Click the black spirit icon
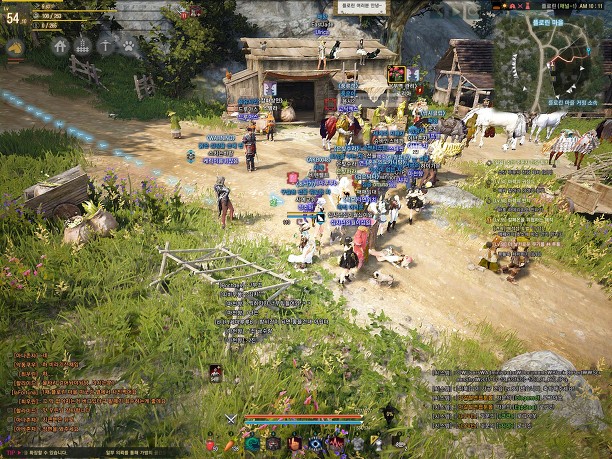Image resolution: width=612 pixels, height=459 pixels. (x=389, y=411)
